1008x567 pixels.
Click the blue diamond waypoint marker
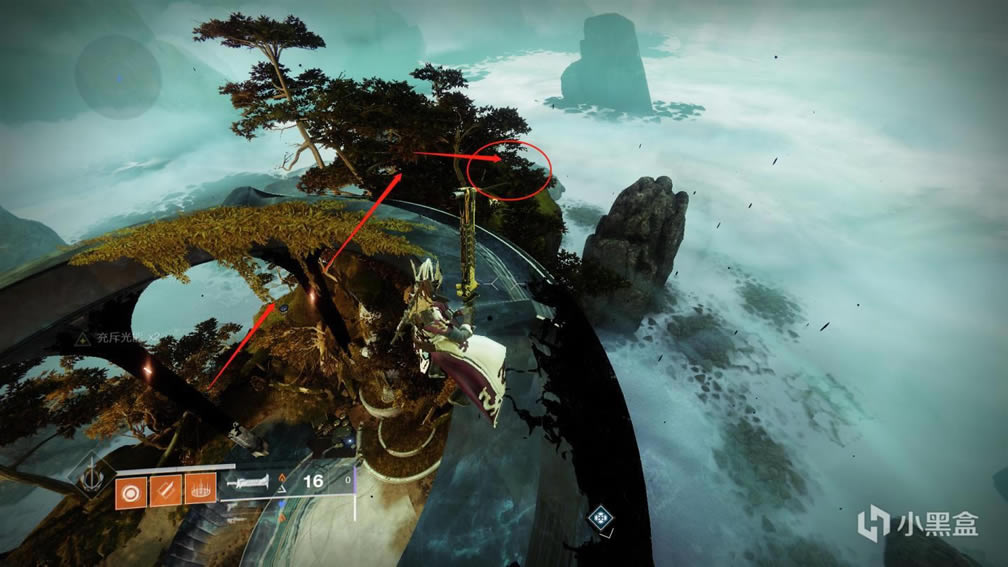pos(600,517)
